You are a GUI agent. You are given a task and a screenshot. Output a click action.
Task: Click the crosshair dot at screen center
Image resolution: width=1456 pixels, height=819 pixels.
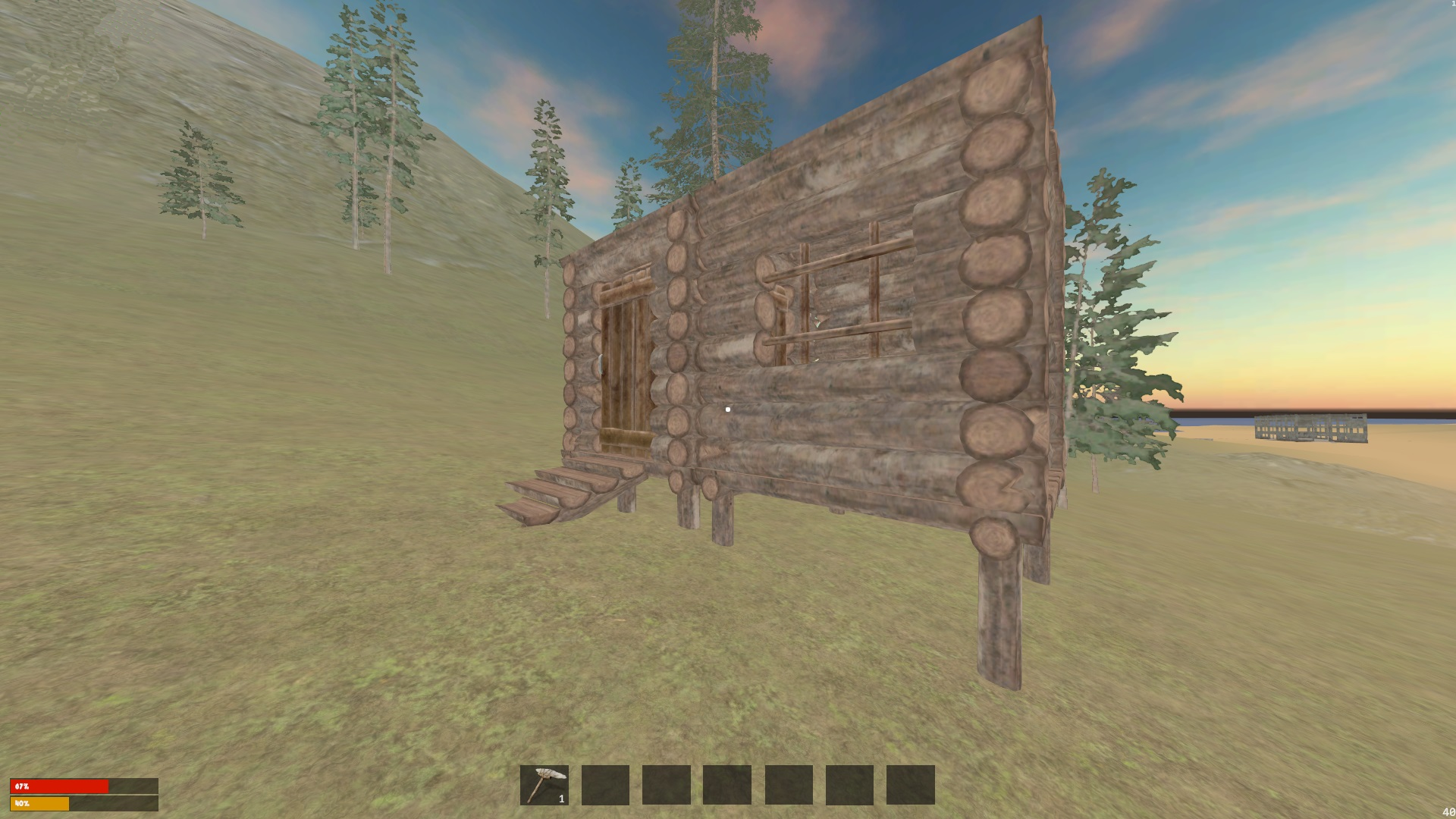click(x=727, y=409)
